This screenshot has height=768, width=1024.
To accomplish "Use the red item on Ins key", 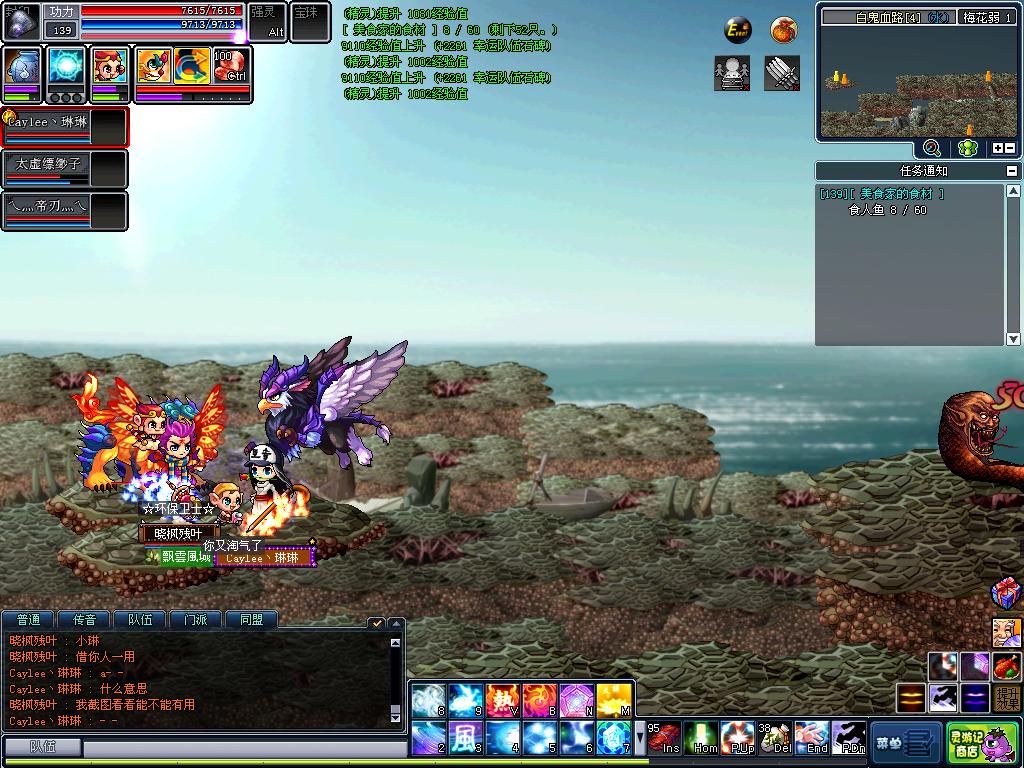I will (x=664, y=738).
